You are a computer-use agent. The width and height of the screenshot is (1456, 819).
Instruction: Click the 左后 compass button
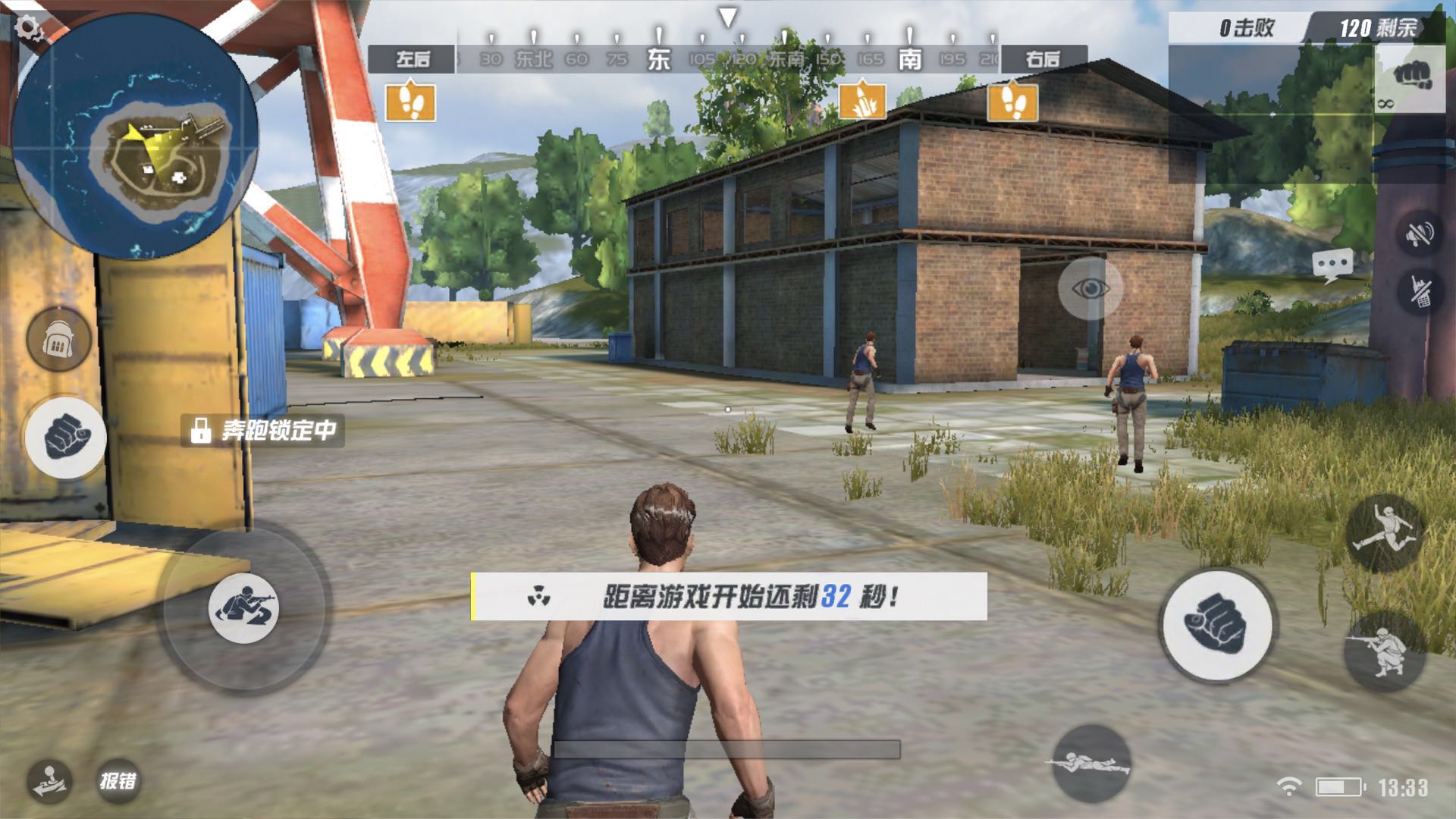(412, 59)
